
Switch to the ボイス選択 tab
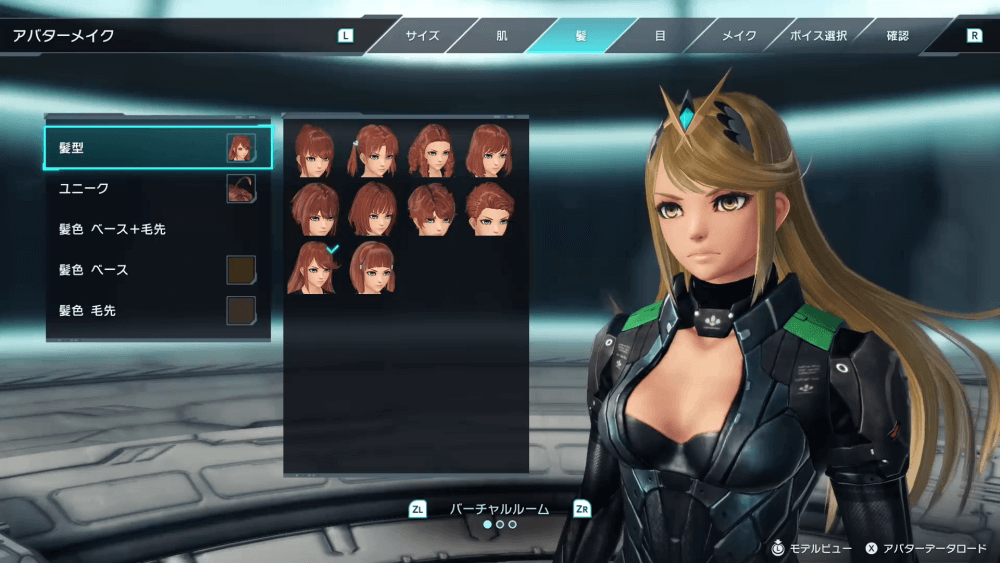pos(818,36)
